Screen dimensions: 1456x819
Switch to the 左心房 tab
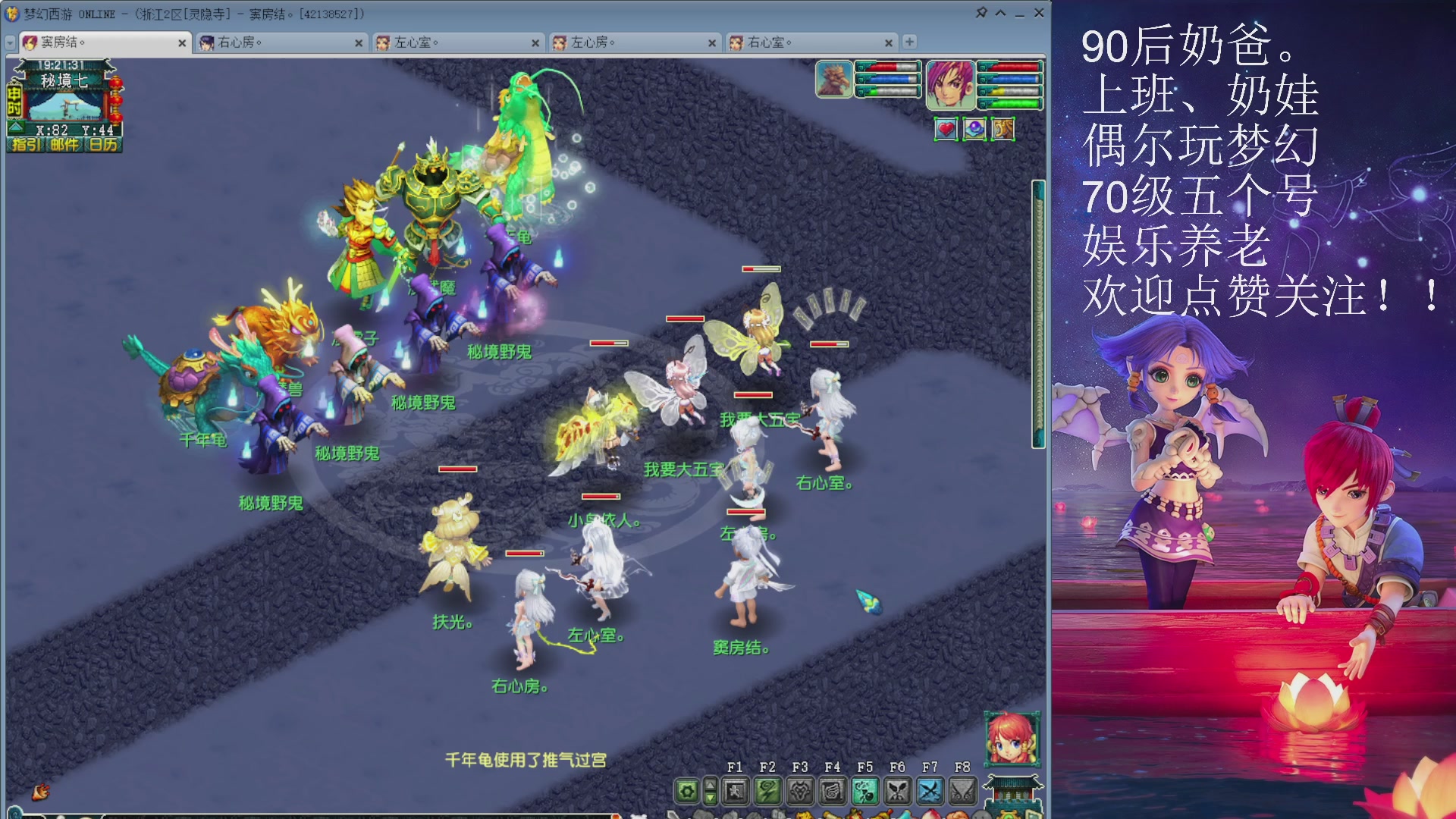[x=599, y=43]
